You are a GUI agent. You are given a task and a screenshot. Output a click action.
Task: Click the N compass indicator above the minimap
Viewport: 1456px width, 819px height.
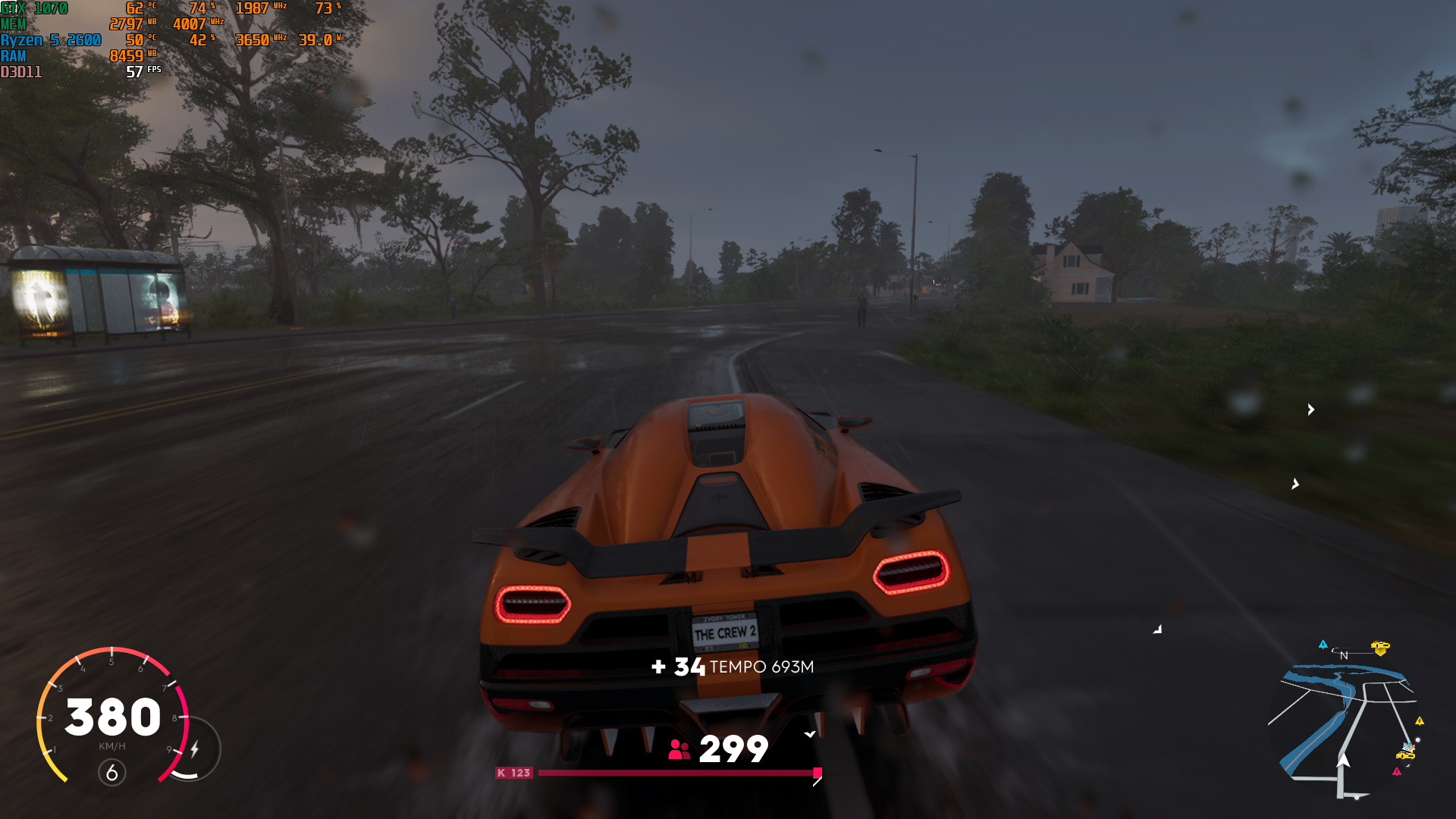coord(1344,654)
